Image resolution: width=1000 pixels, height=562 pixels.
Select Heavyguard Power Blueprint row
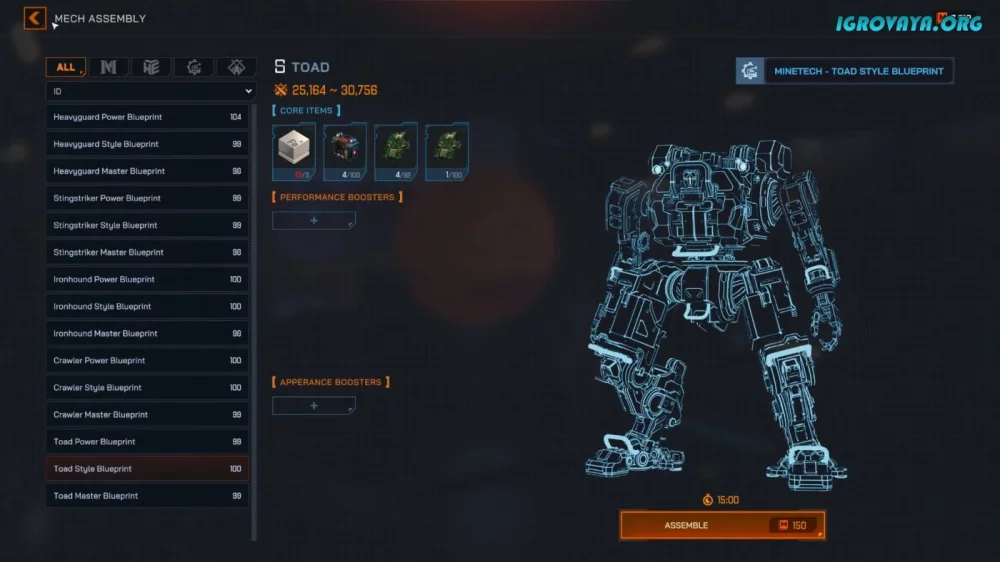(x=148, y=117)
